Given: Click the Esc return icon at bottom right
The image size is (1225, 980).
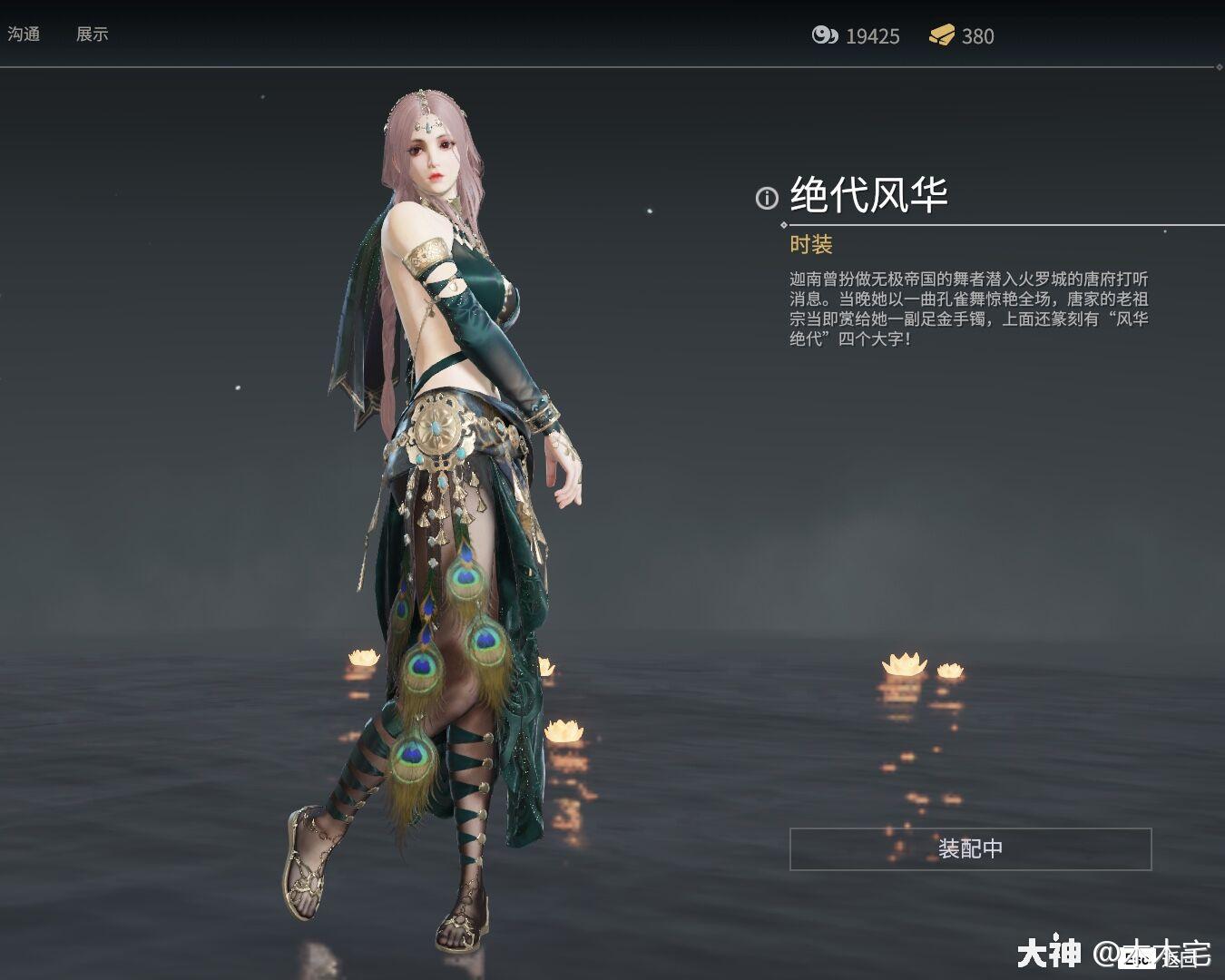Looking at the screenshot, I should pyautogui.click(x=1137, y=957).
